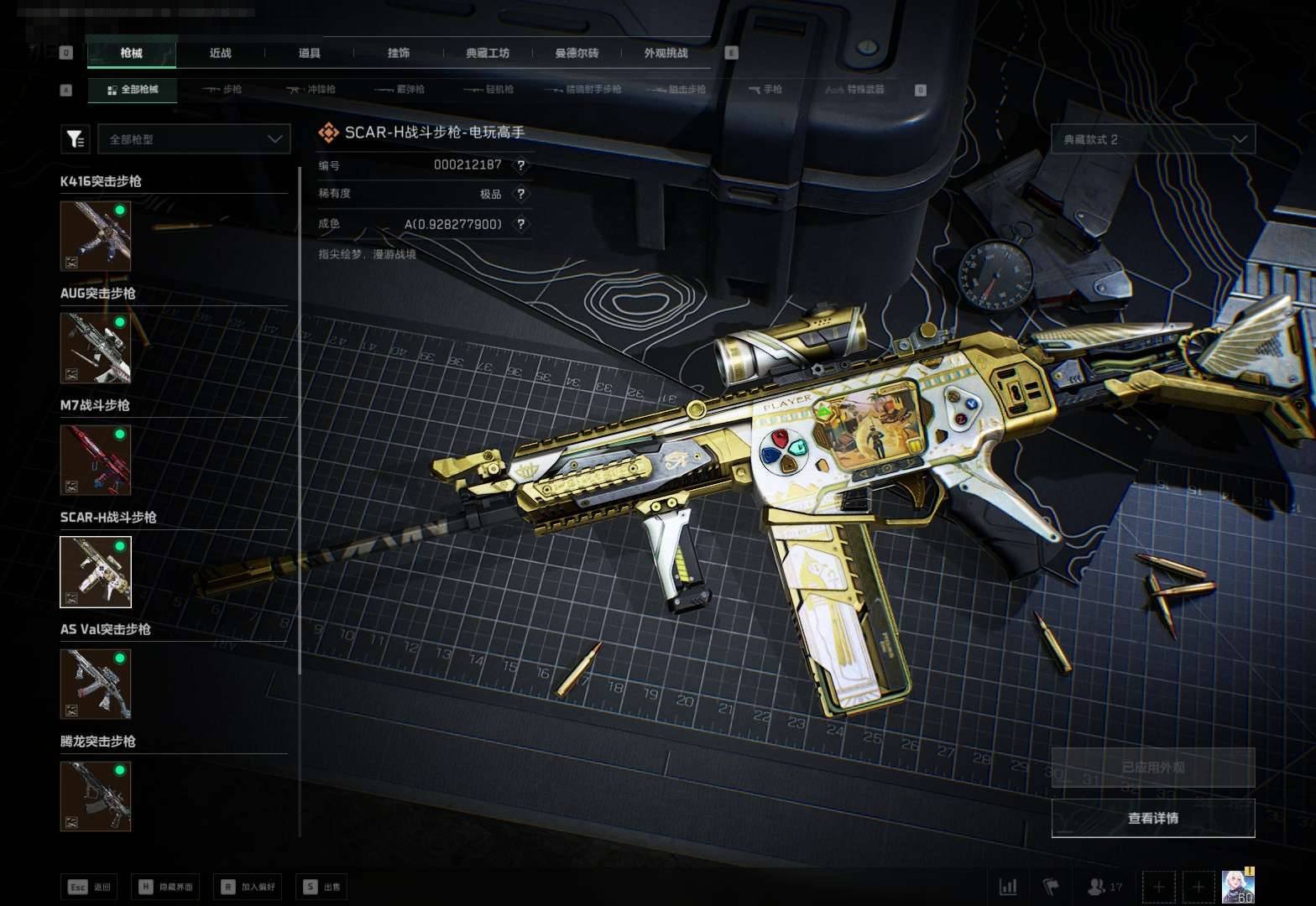Open the 道具 items tab
1316x906 pixels.
tap(309, 53)
